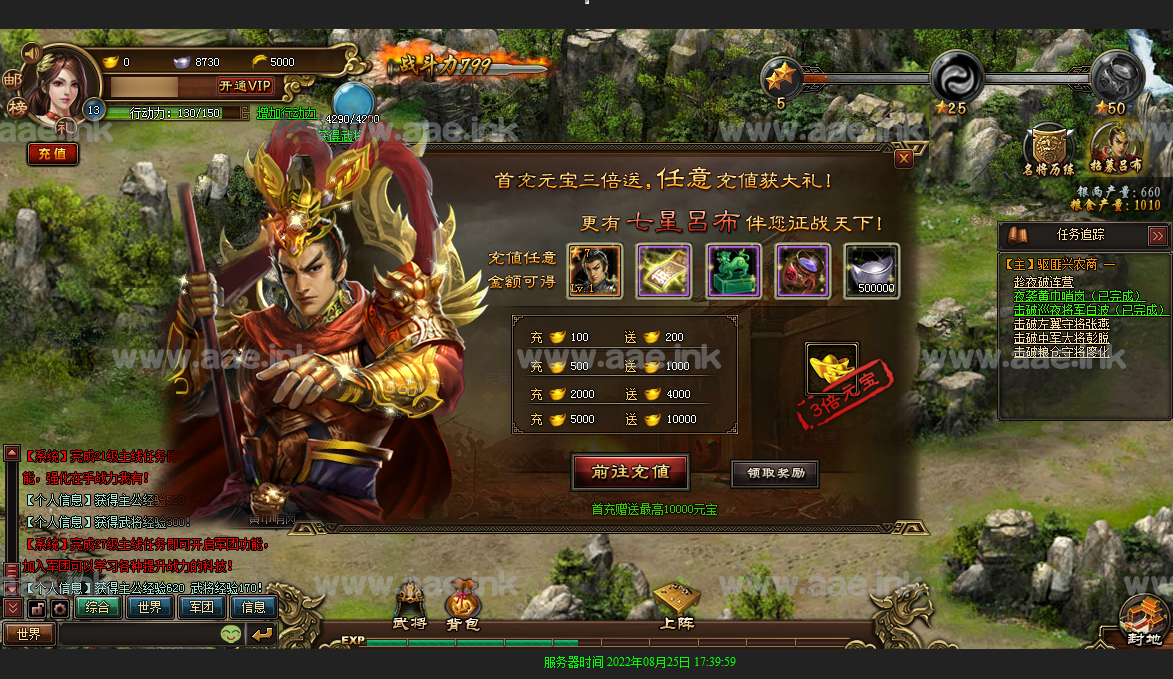Open the 开通VIP button

[x=245, y=86]
